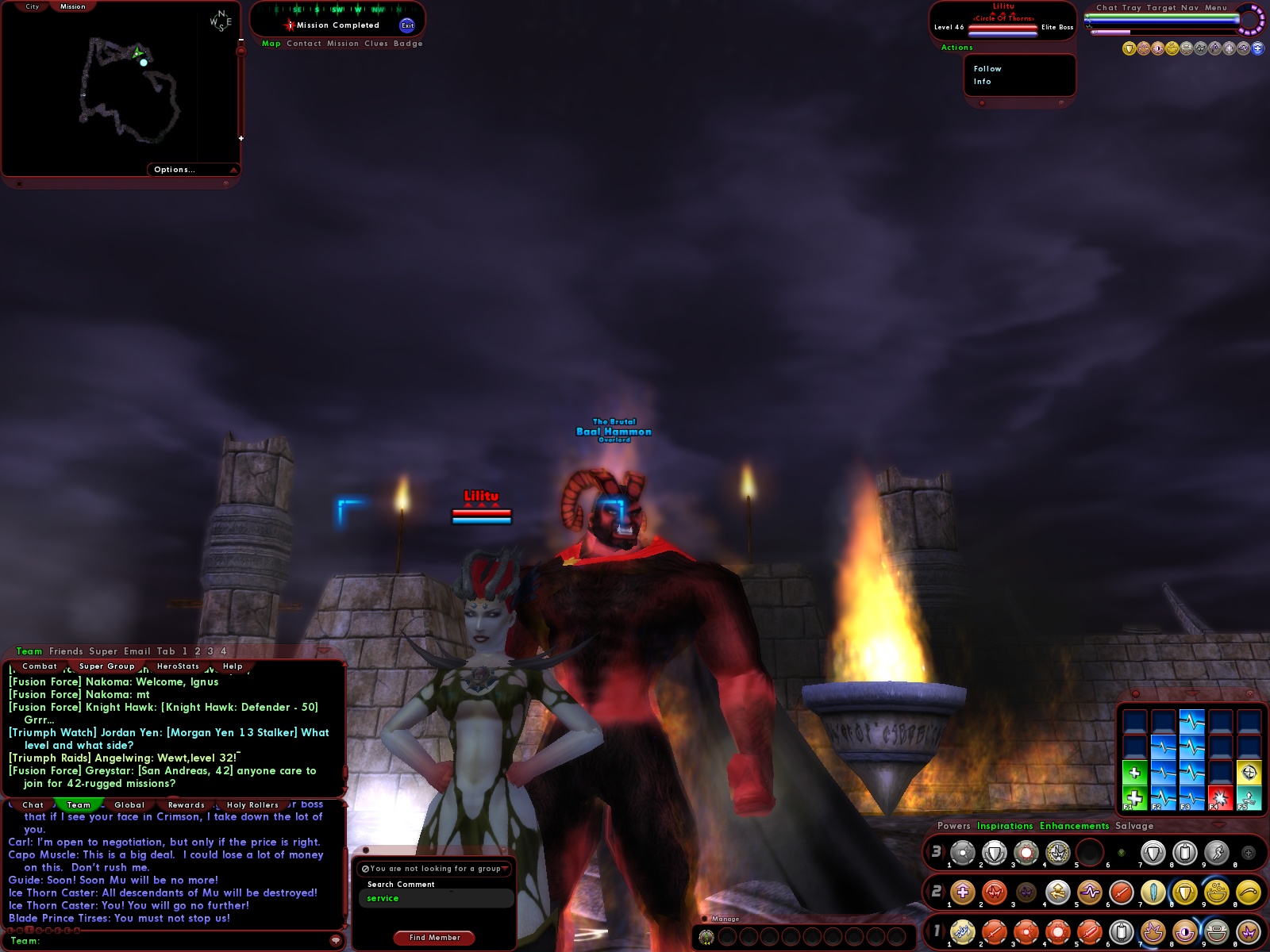Viewport: 1270px width, 952px height.
Task: Select the blue healing inspiration in slot F1
Action: [1135, 799]
